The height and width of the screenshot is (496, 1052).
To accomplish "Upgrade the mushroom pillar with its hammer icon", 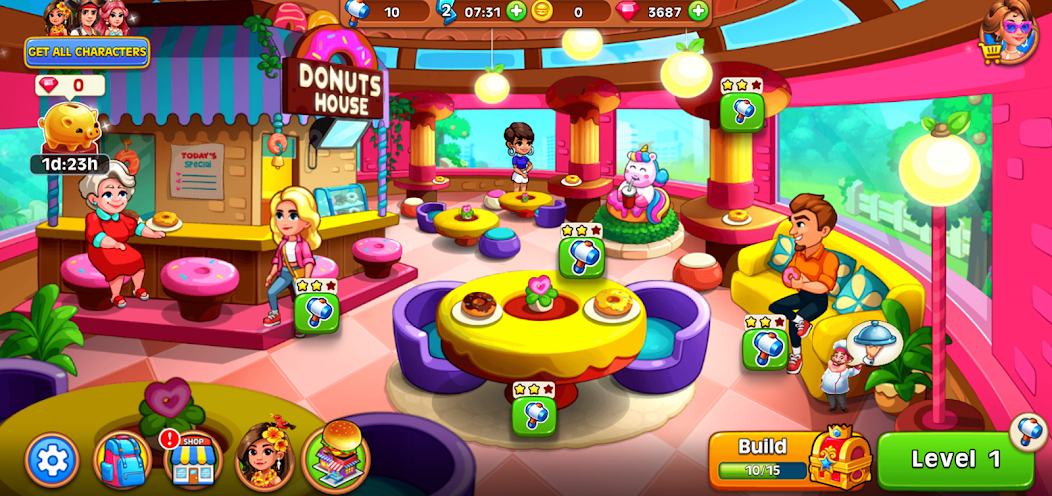I will click(742, 111).
